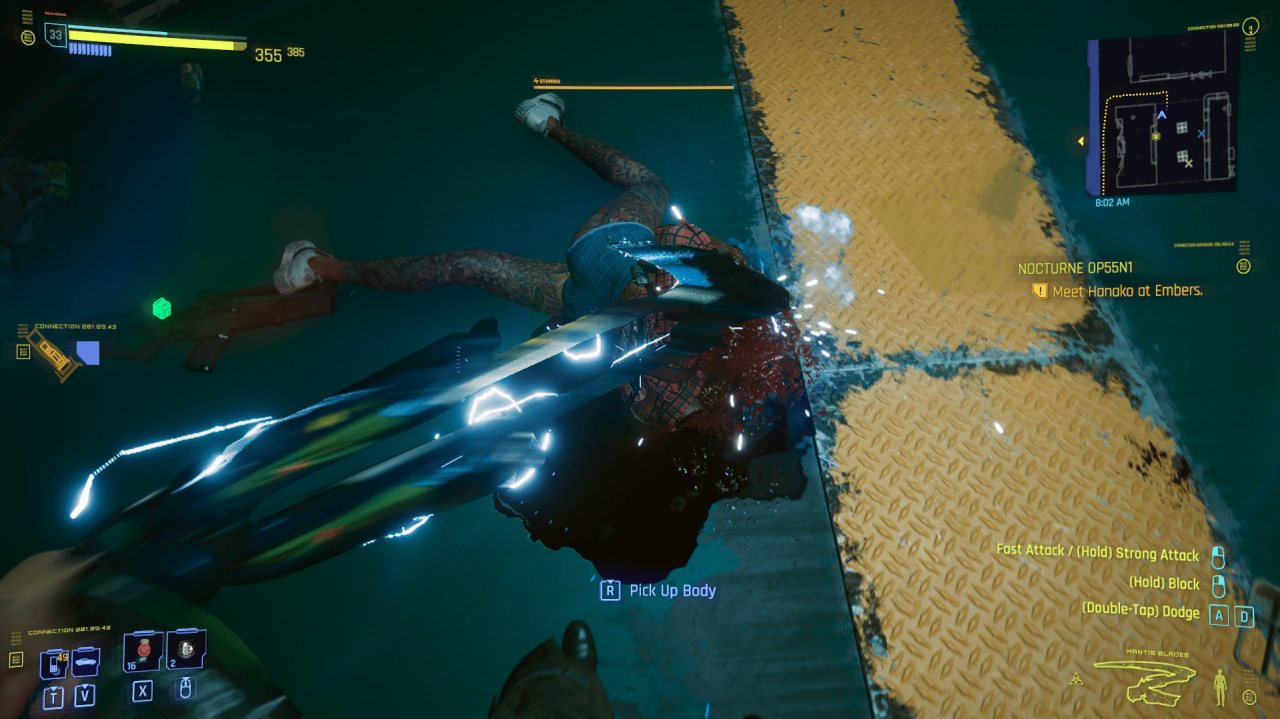The width and height of the screenshot is (1280, 719).
Task: Click the Meet Hanako at Embers objective
Action: click(1126, 290)
